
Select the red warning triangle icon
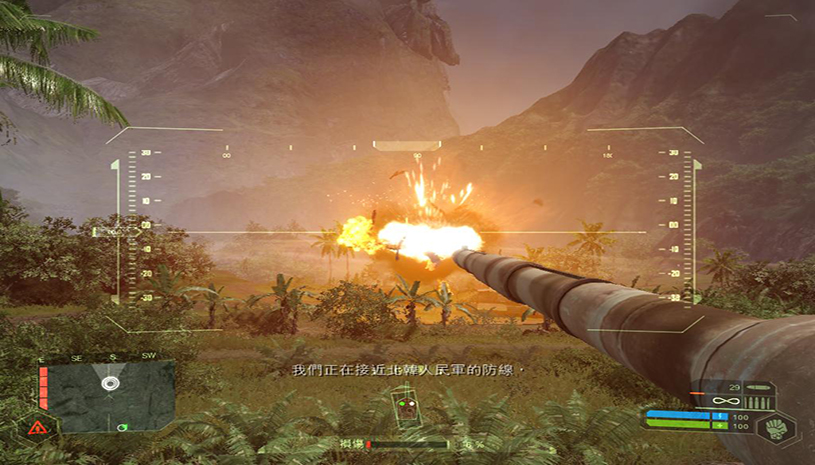38,427
